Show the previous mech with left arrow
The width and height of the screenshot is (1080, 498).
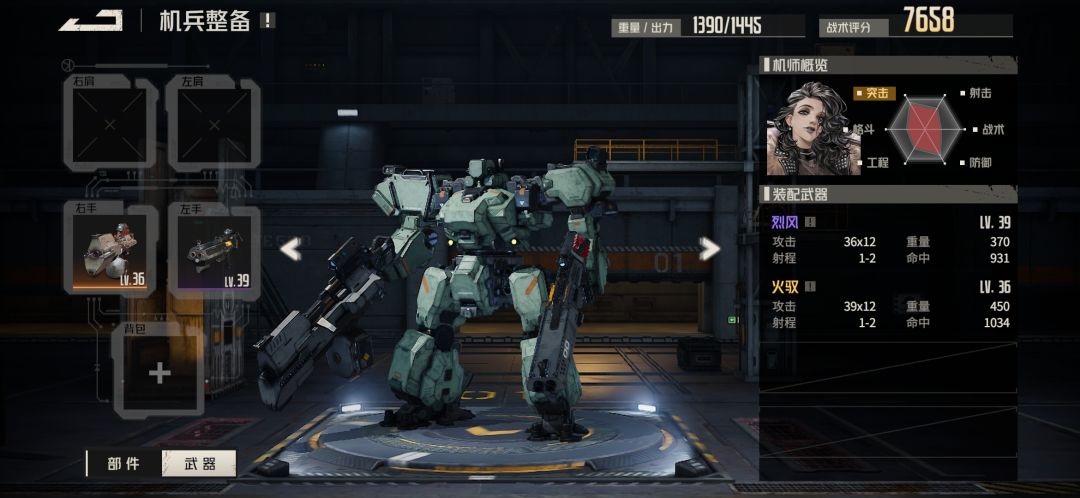290,249
